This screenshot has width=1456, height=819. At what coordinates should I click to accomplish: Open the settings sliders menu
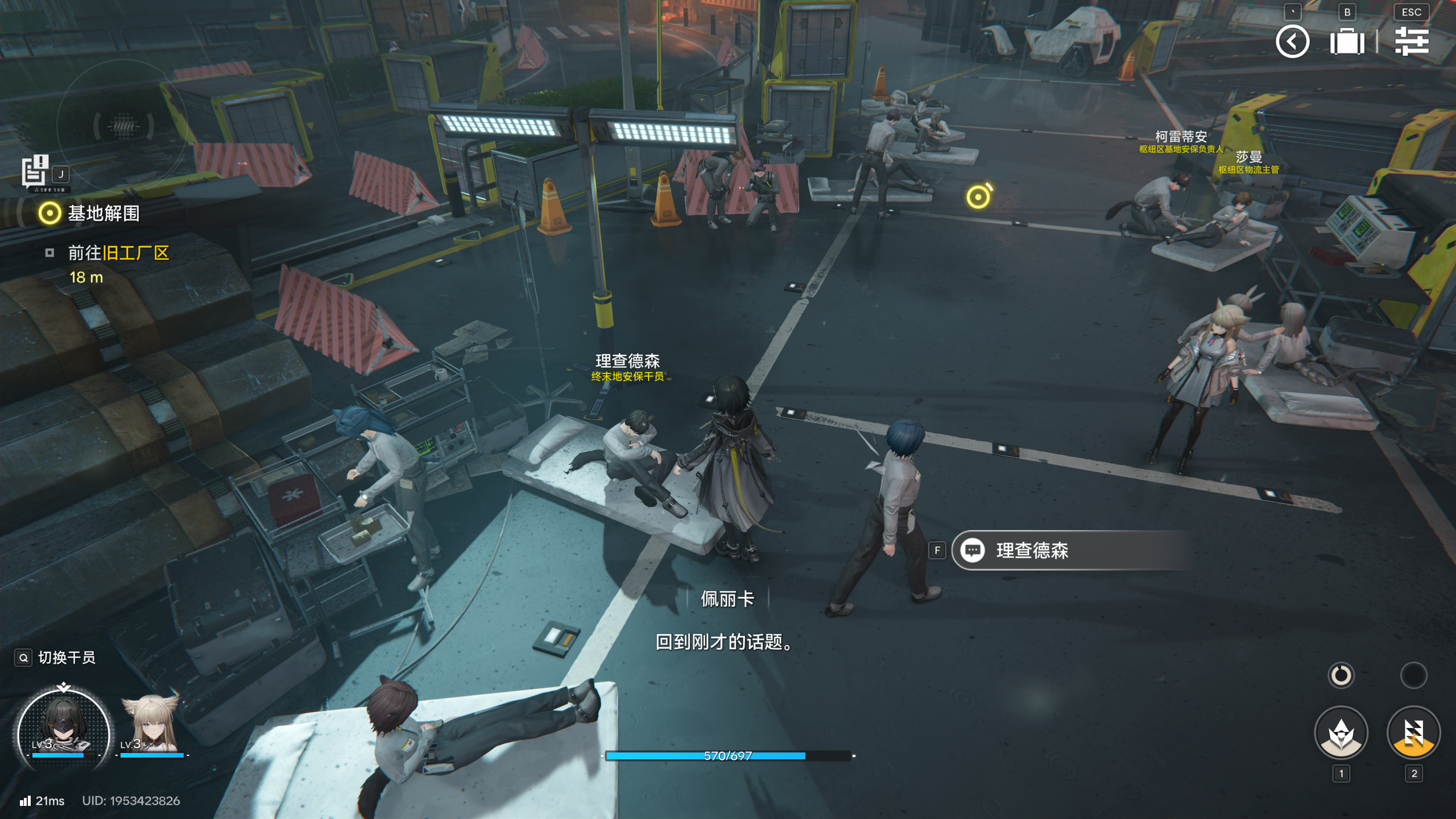(1412, 42)
